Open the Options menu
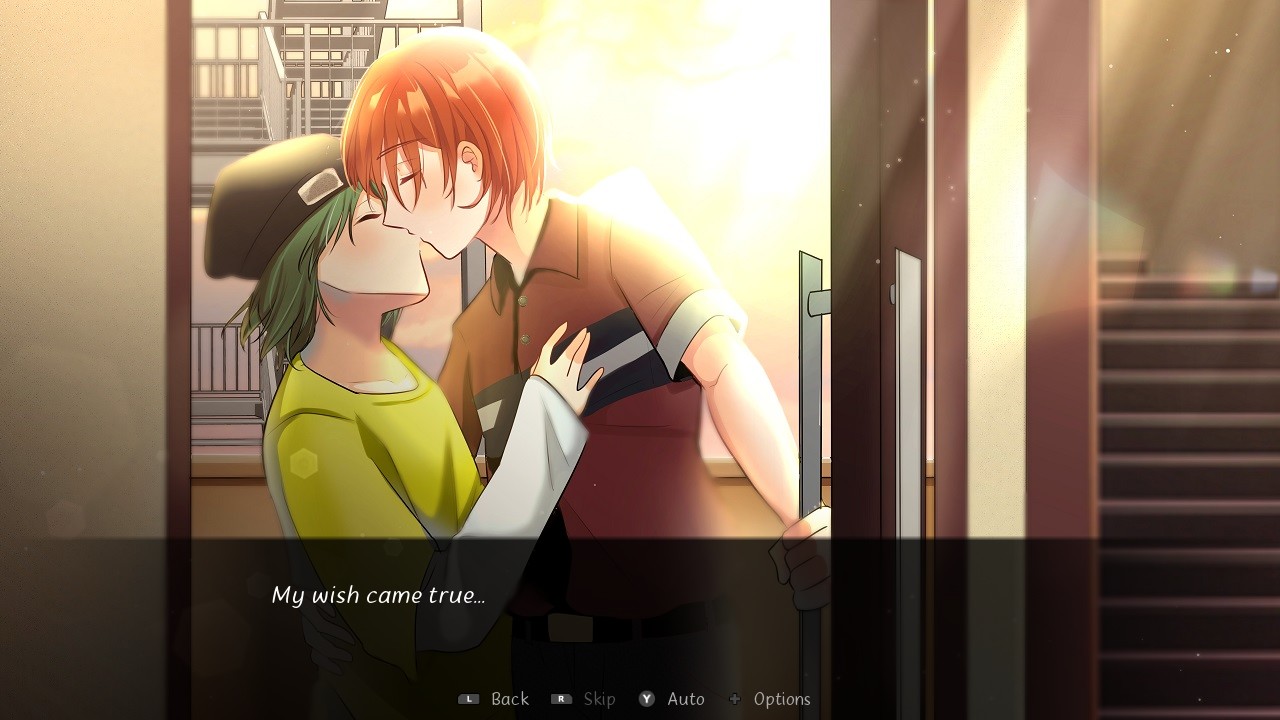Viewport: 1280px width, 720px height. (783, 699)
